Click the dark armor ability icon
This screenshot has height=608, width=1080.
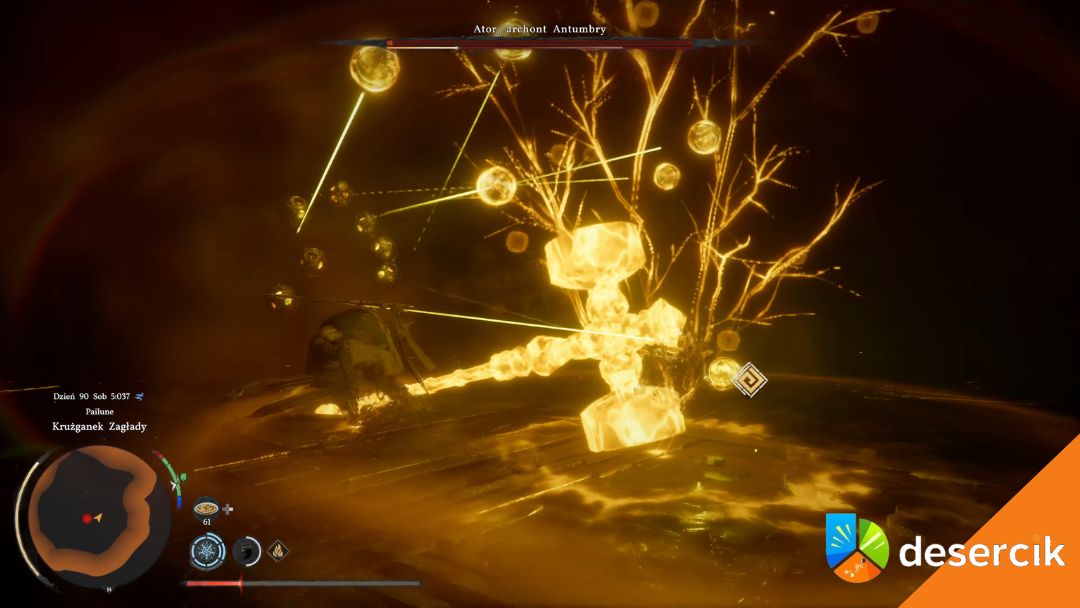click(x=247, y=550)
